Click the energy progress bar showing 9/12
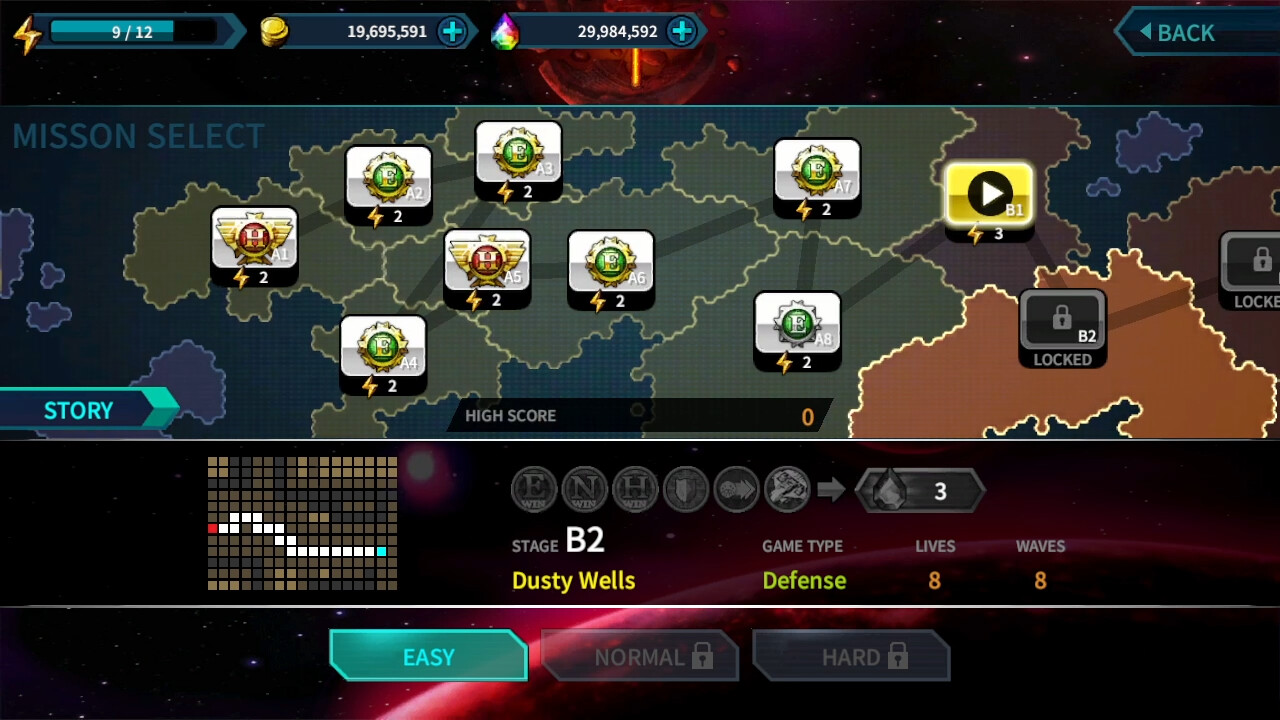The height and width of the screenshot is (720, 1280). click(x=135, y=30)
